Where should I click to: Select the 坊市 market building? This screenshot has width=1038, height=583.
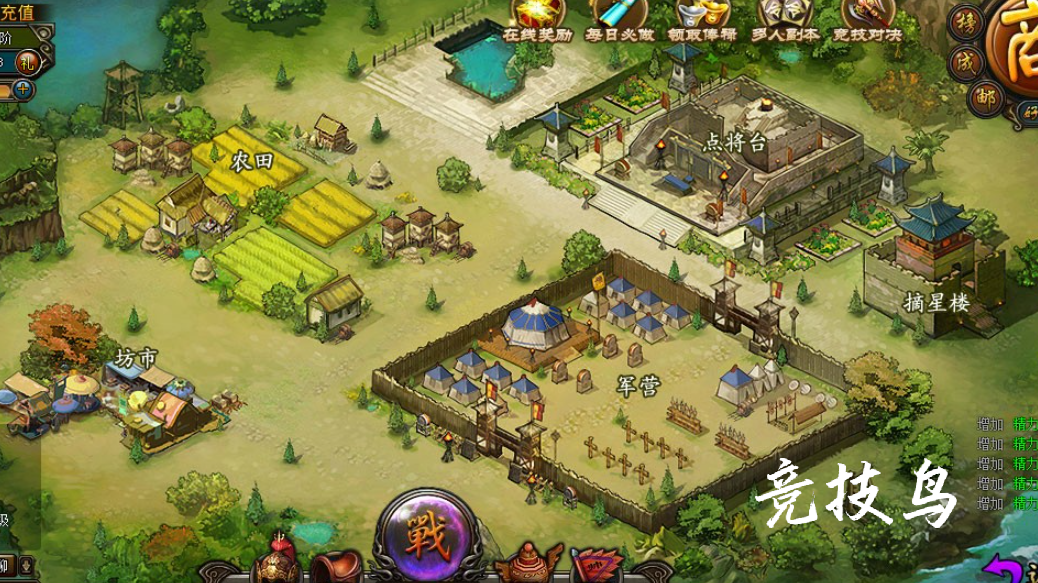pos(138,358)
